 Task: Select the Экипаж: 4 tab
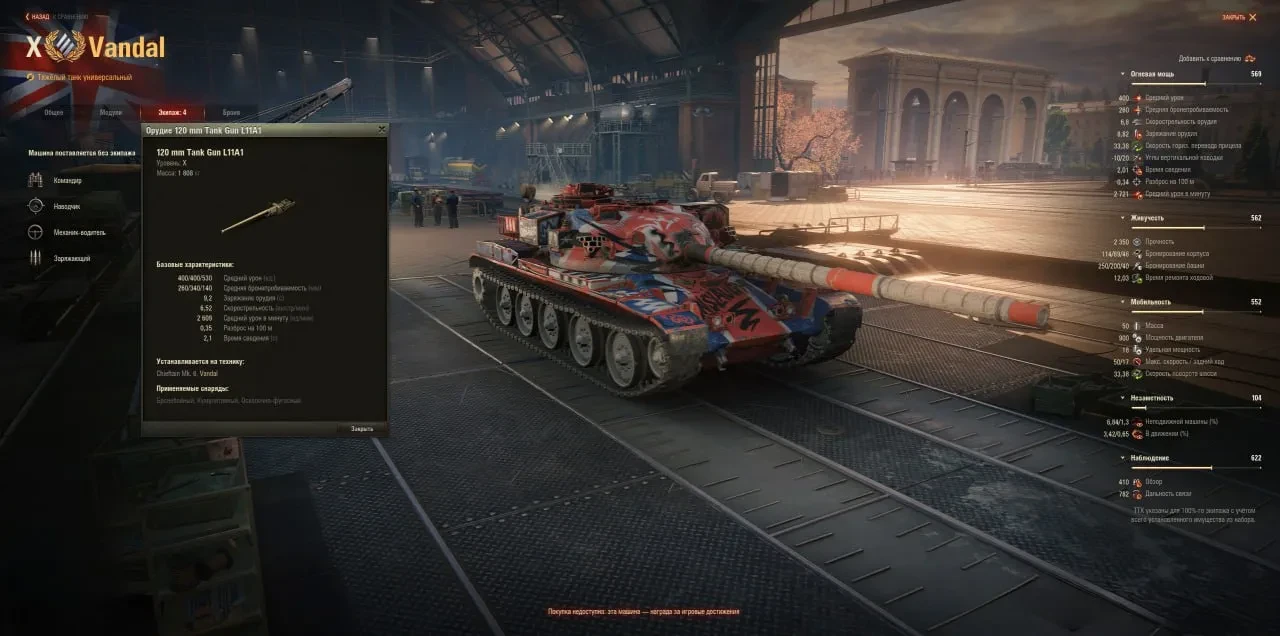coord(170,112)
